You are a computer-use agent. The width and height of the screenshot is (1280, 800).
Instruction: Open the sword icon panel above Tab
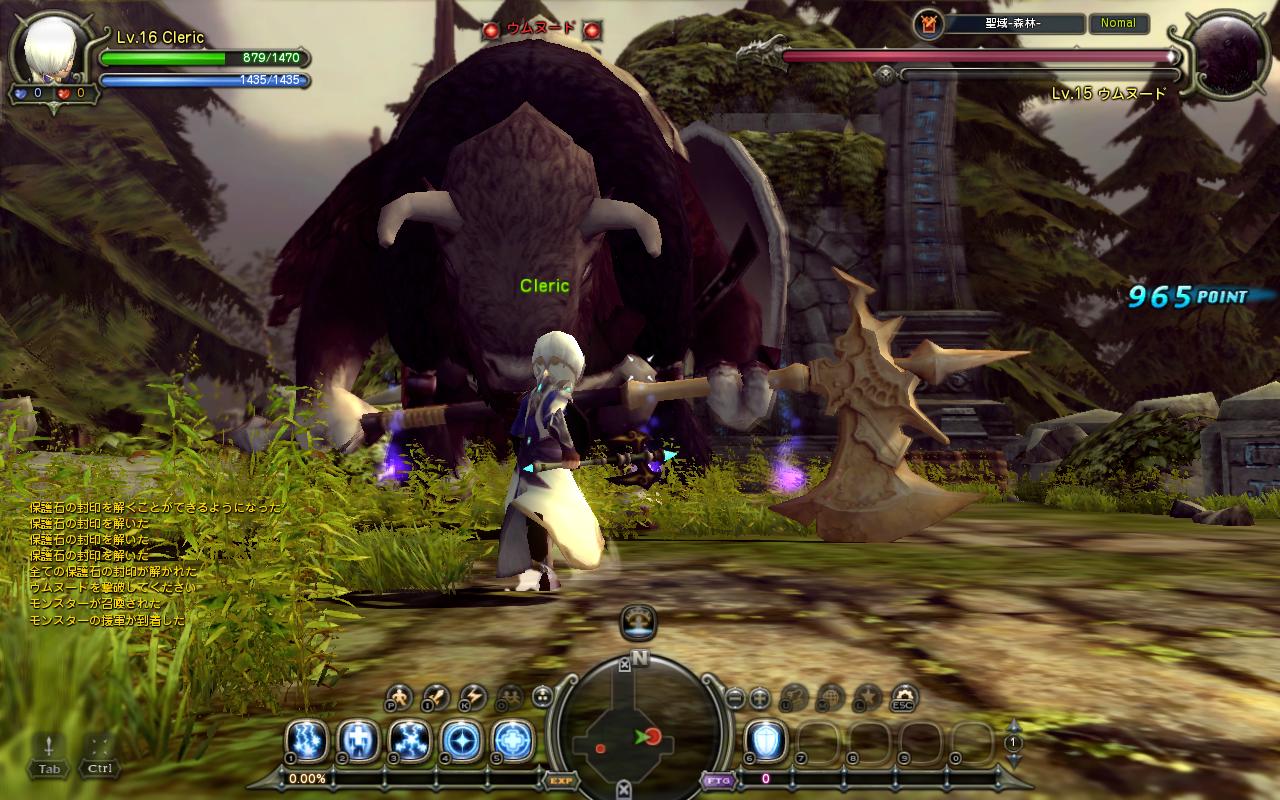49,746
